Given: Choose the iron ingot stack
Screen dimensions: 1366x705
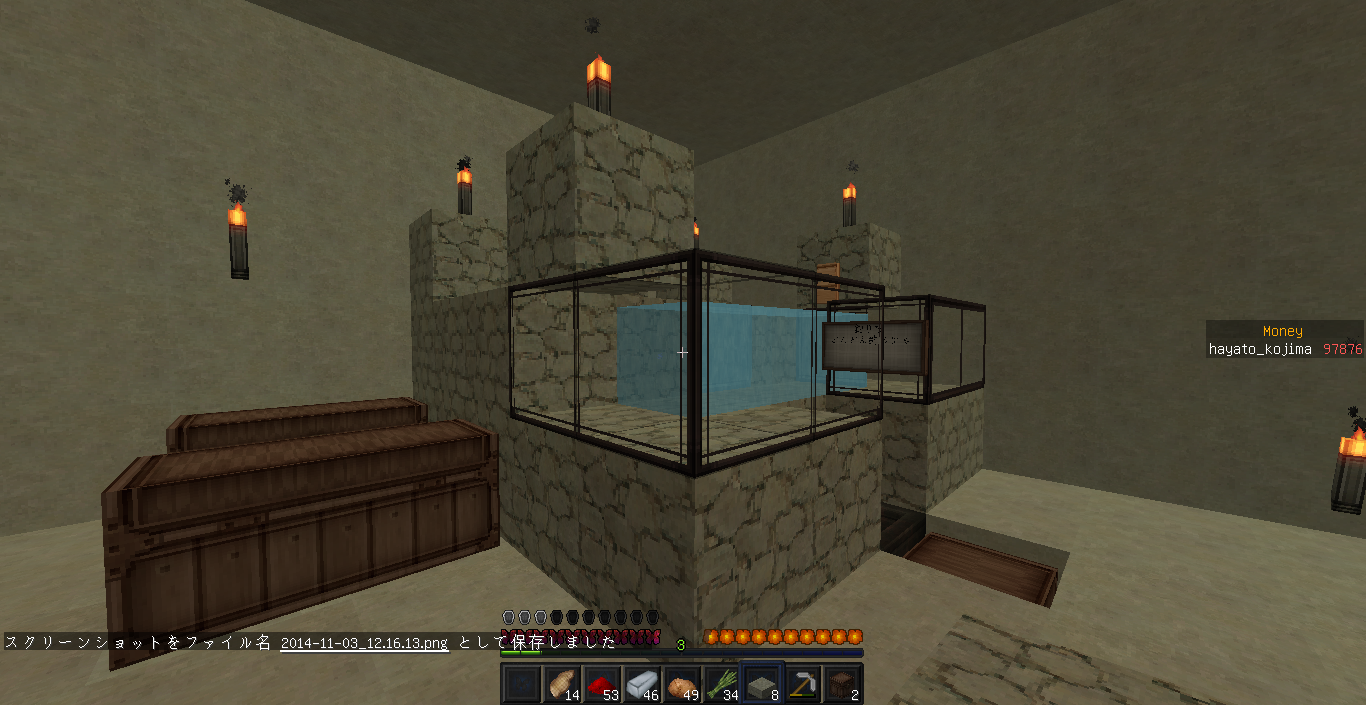Looking at the screenshot, I should [641, 685].
